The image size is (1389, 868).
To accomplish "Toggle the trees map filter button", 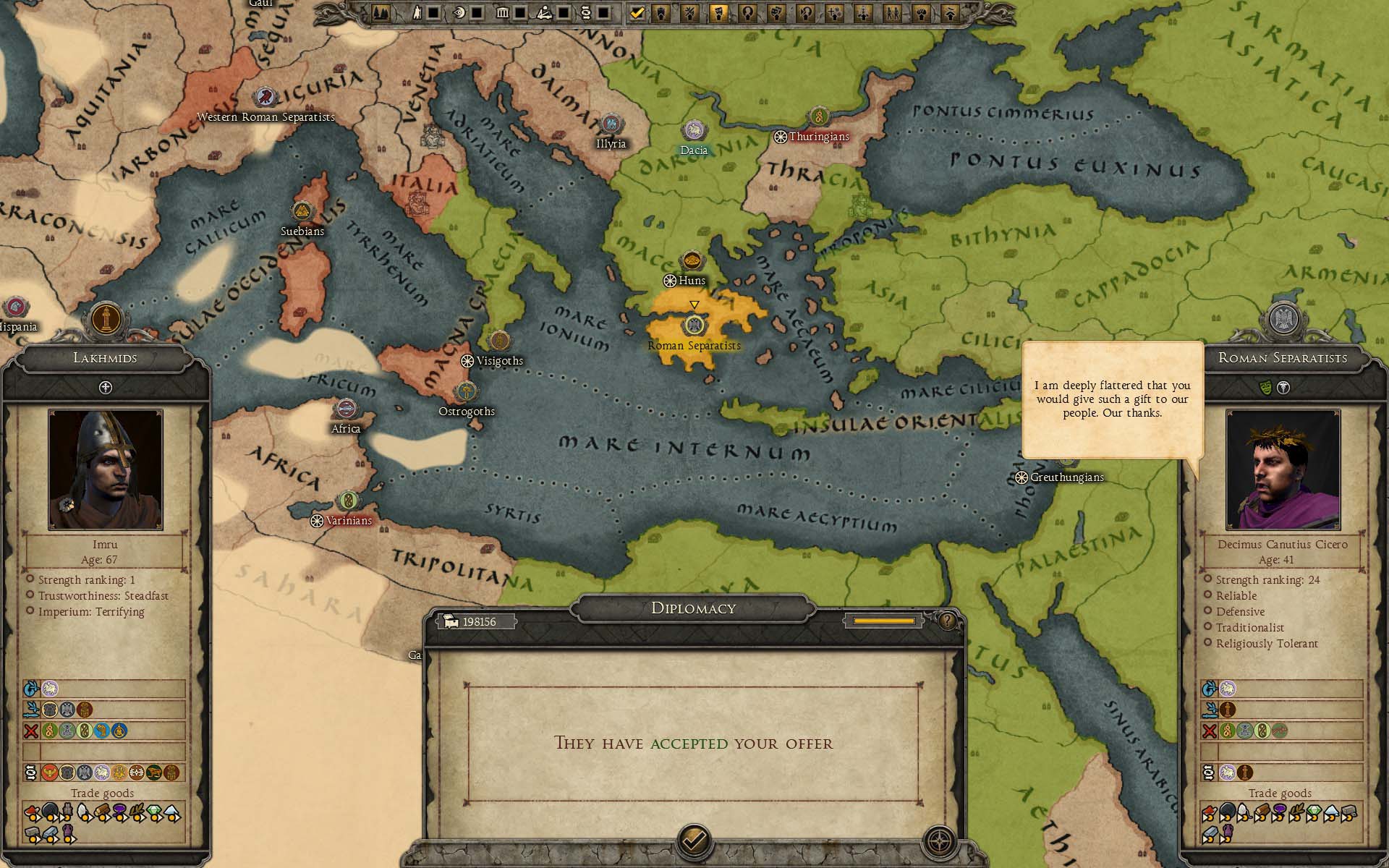I will 381,12.
